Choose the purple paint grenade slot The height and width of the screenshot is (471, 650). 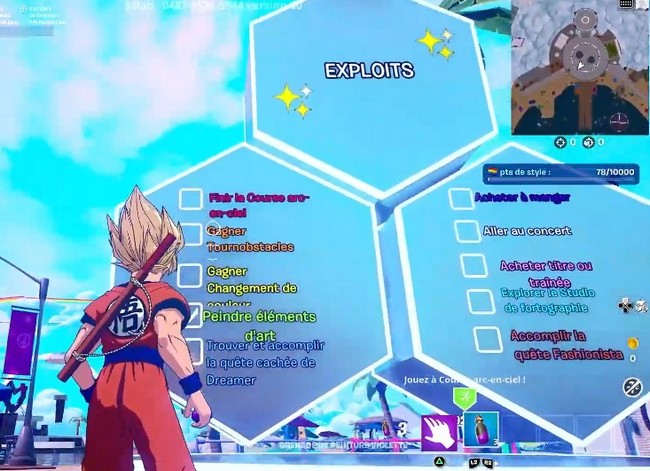pyautogui.click(x=480, y=430)
